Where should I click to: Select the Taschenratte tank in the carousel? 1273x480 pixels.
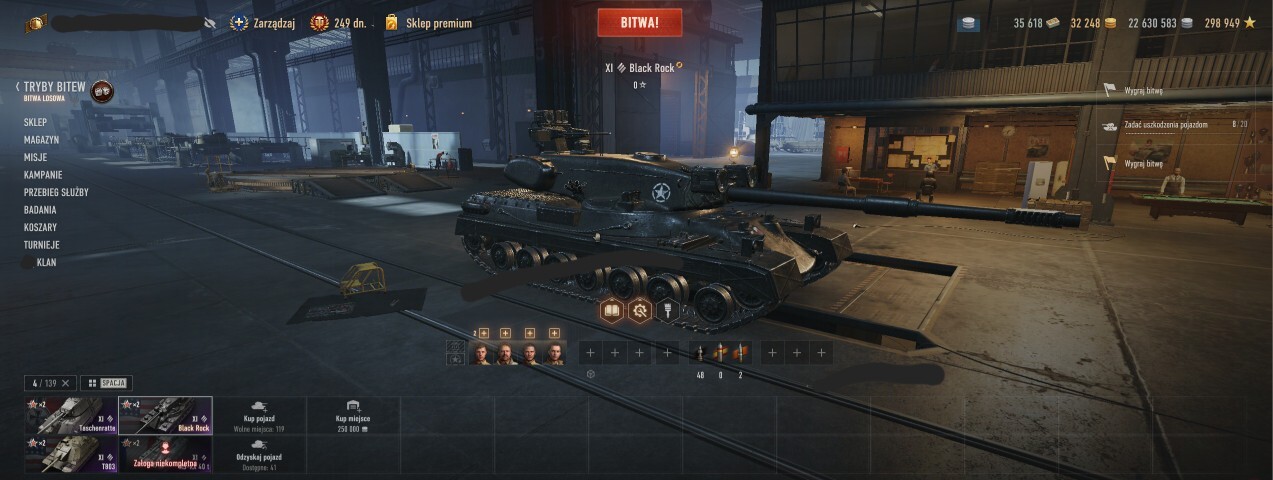coord(70,415)
